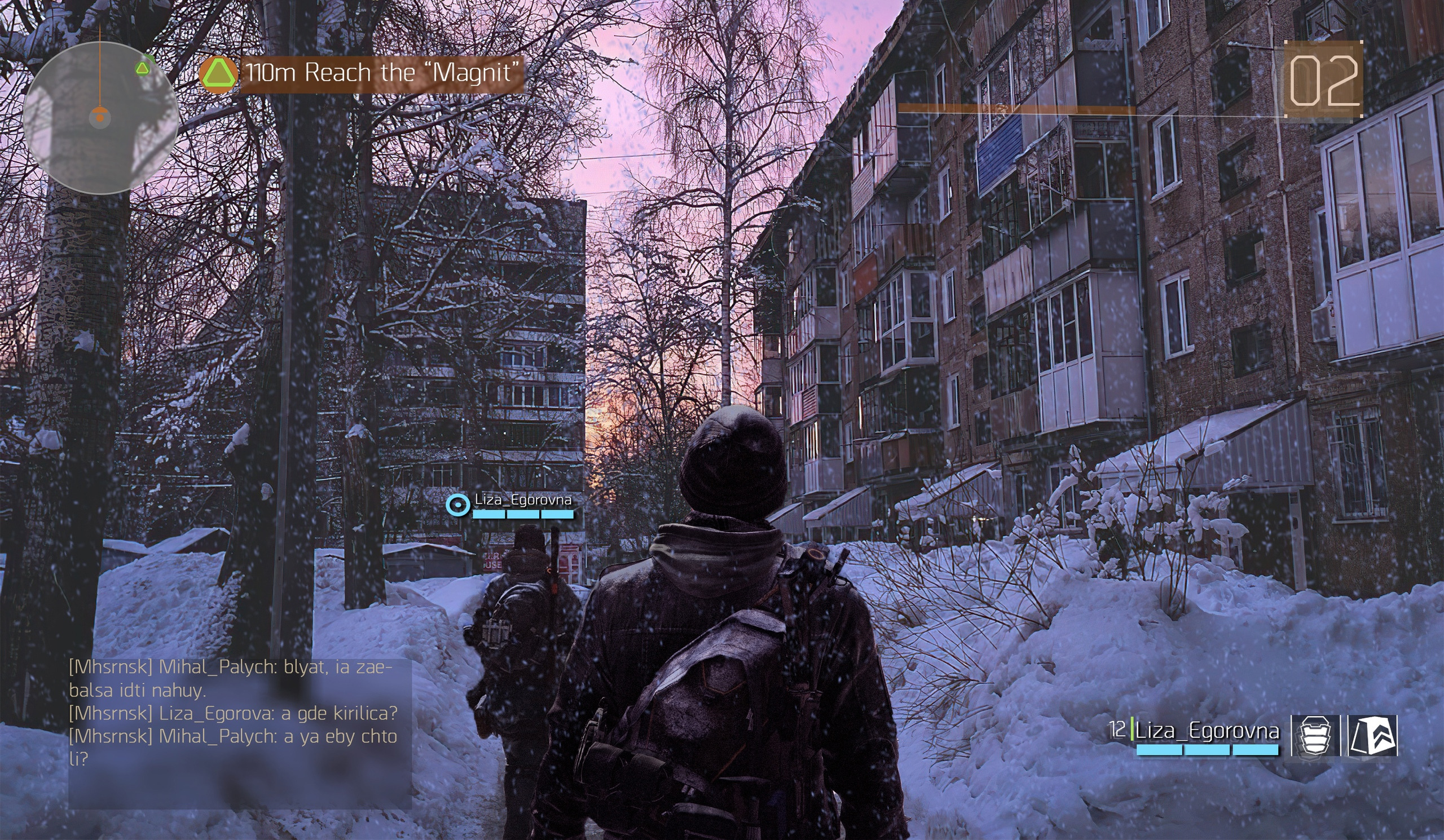Select the Liza_Egorovna player name in the corner

1207,731
